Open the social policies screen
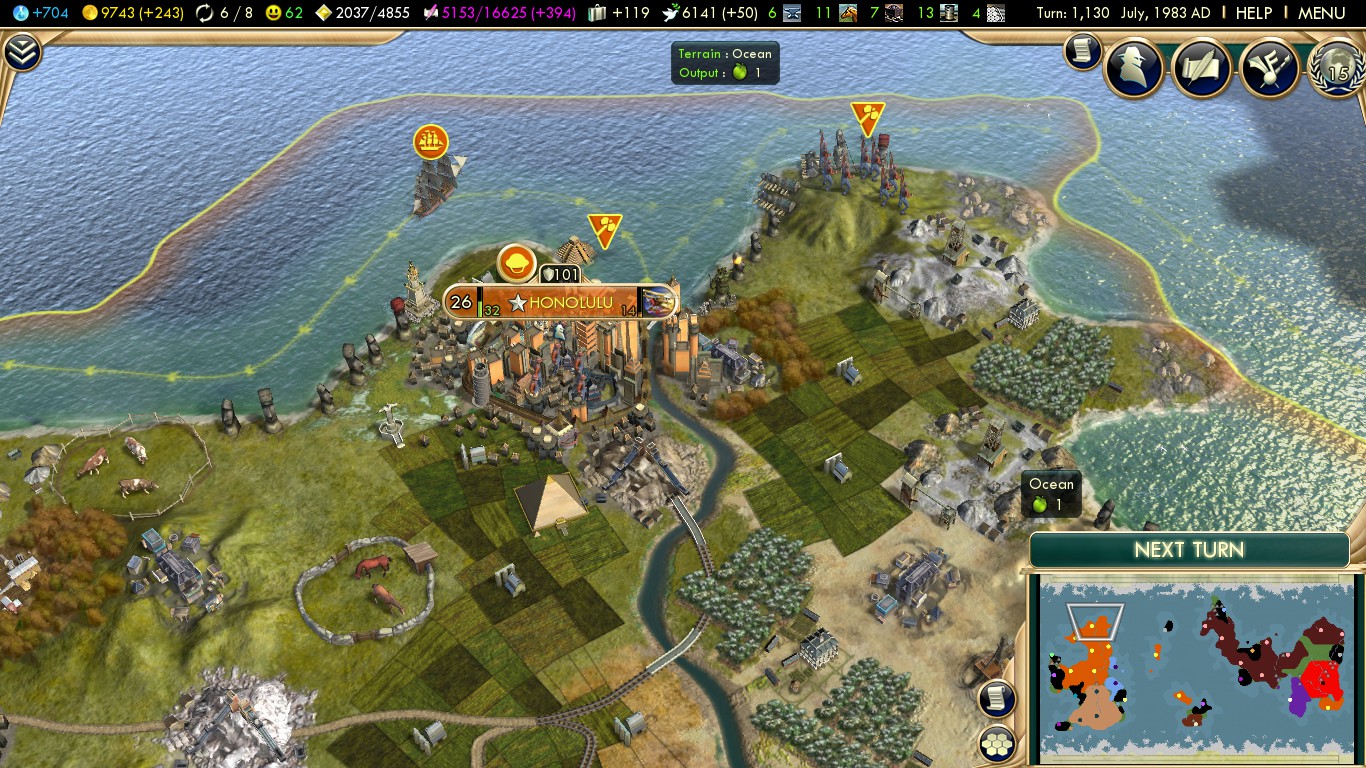1366x768 pixels. point(1201,67)
